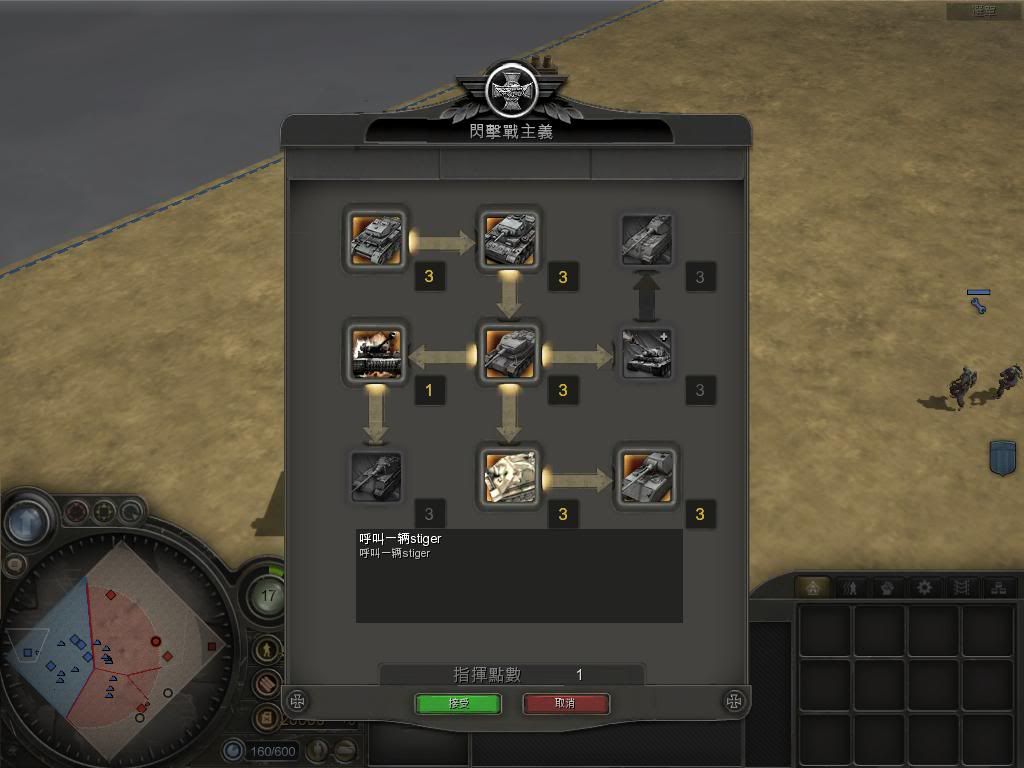Choose the locked bottom-left tank node
This screenshot has height=768, width=1024.
point(376,476)
